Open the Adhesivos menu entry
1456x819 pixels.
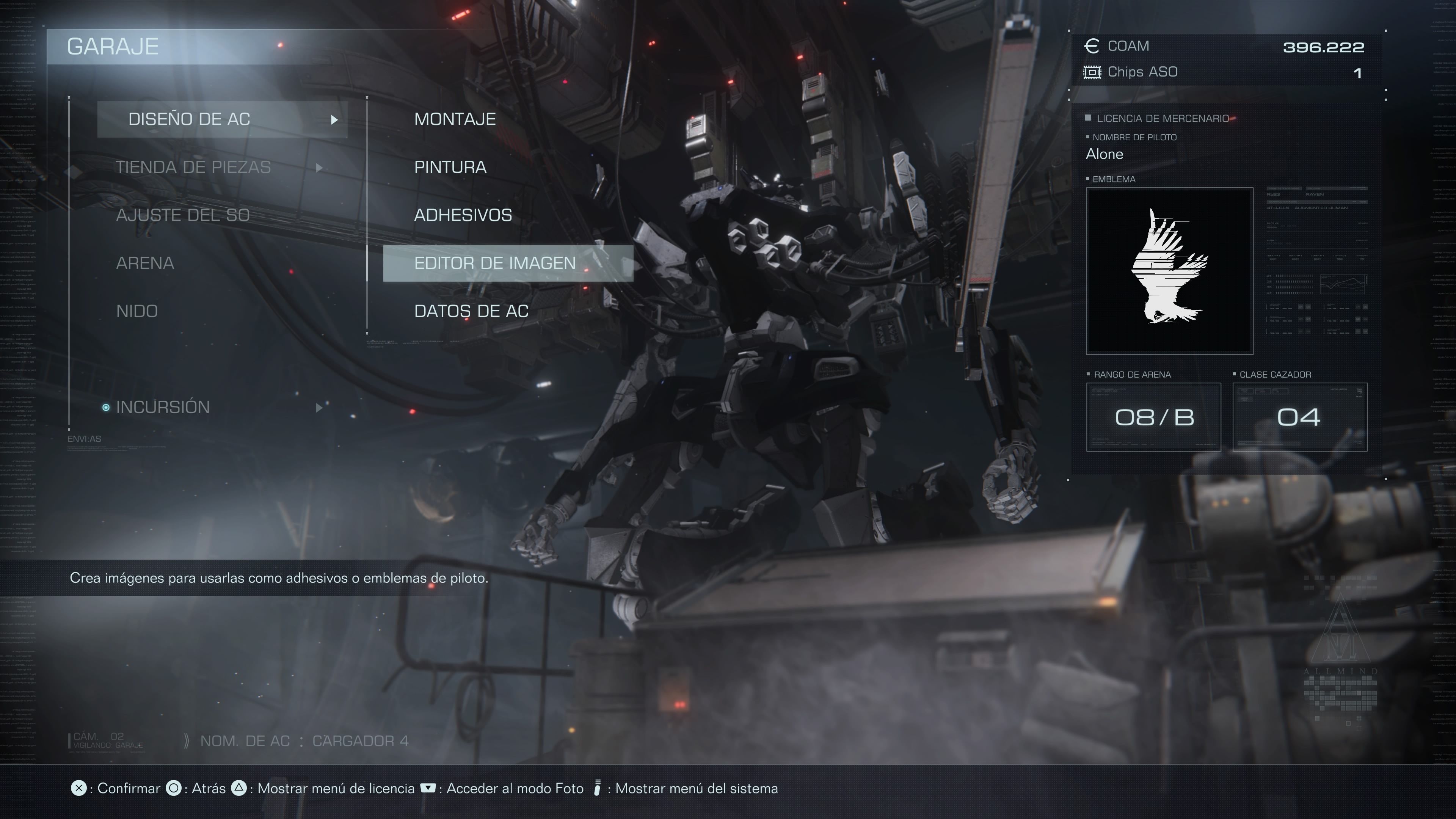click(463, 215)
